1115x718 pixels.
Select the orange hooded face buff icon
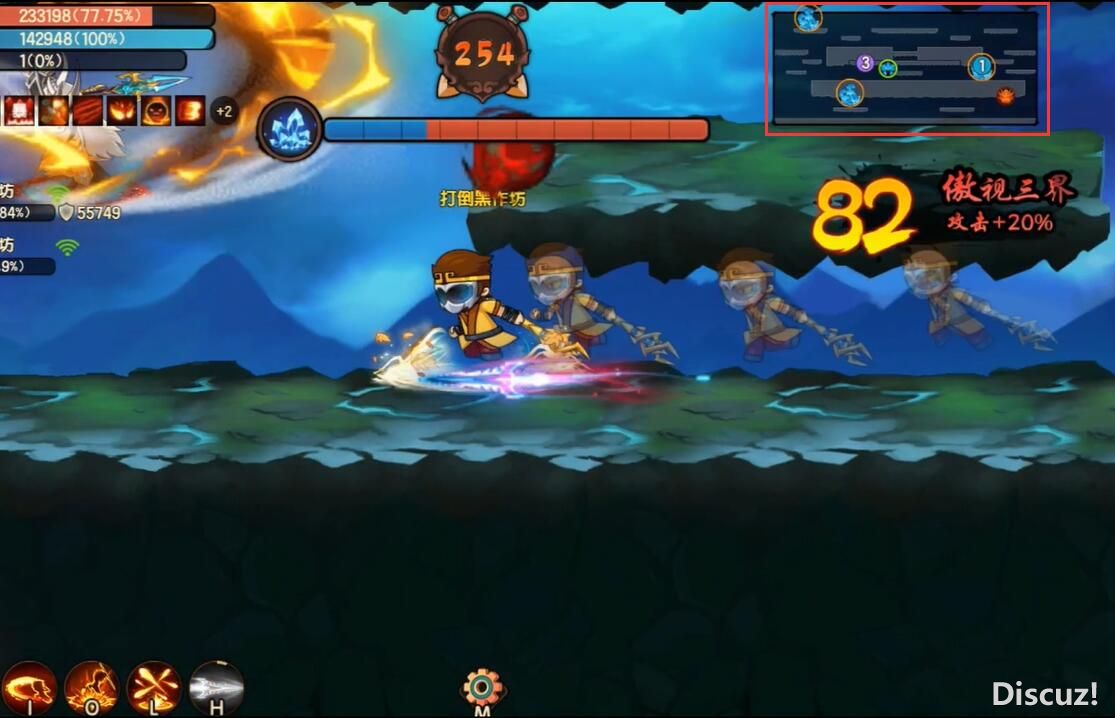tap(155, 111)
